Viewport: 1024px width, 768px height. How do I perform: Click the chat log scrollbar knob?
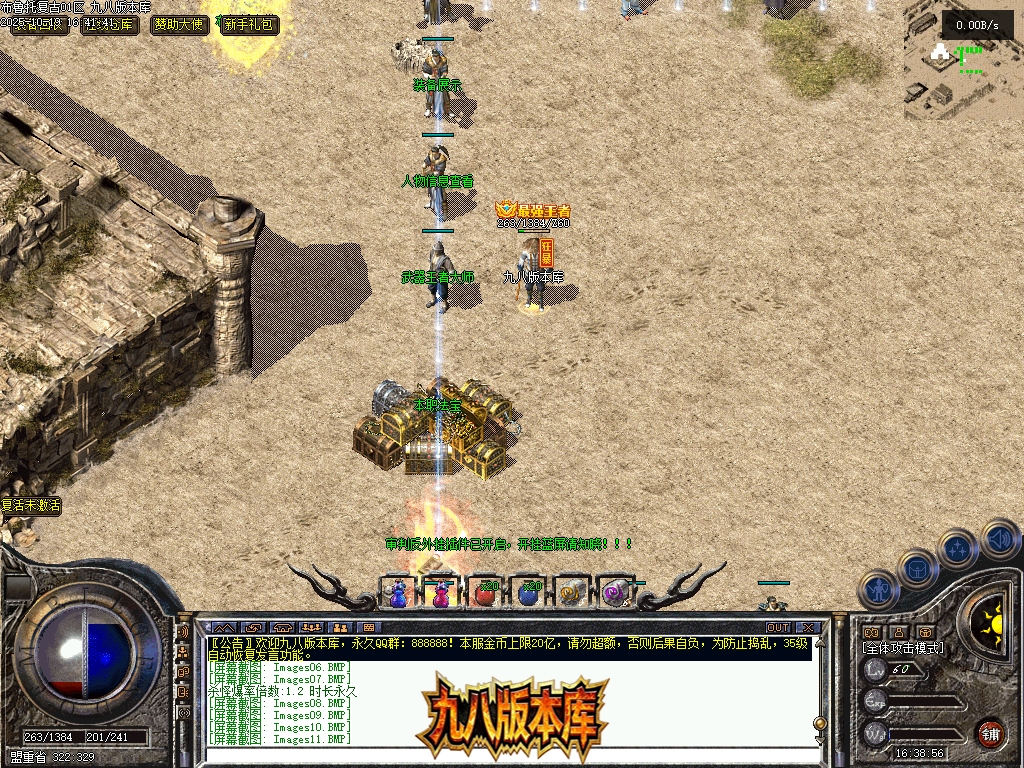coord(820,722)
